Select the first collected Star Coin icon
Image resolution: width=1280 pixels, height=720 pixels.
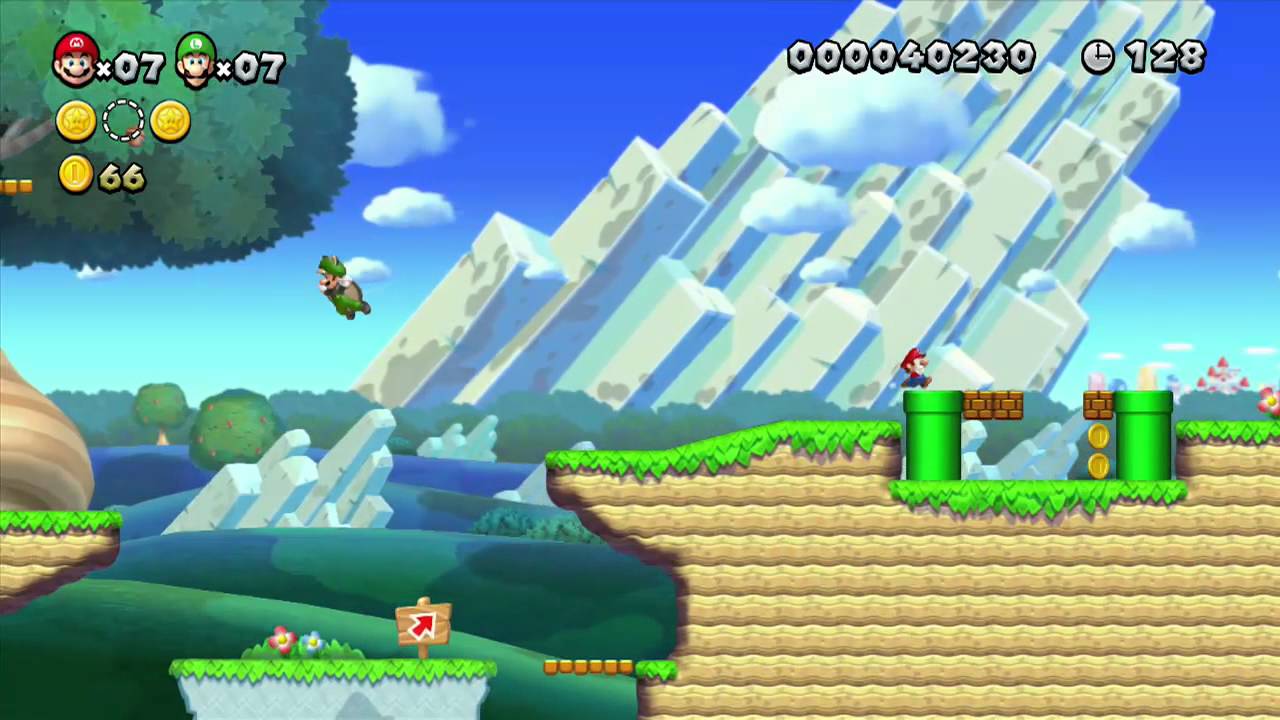tap(74, 121)
